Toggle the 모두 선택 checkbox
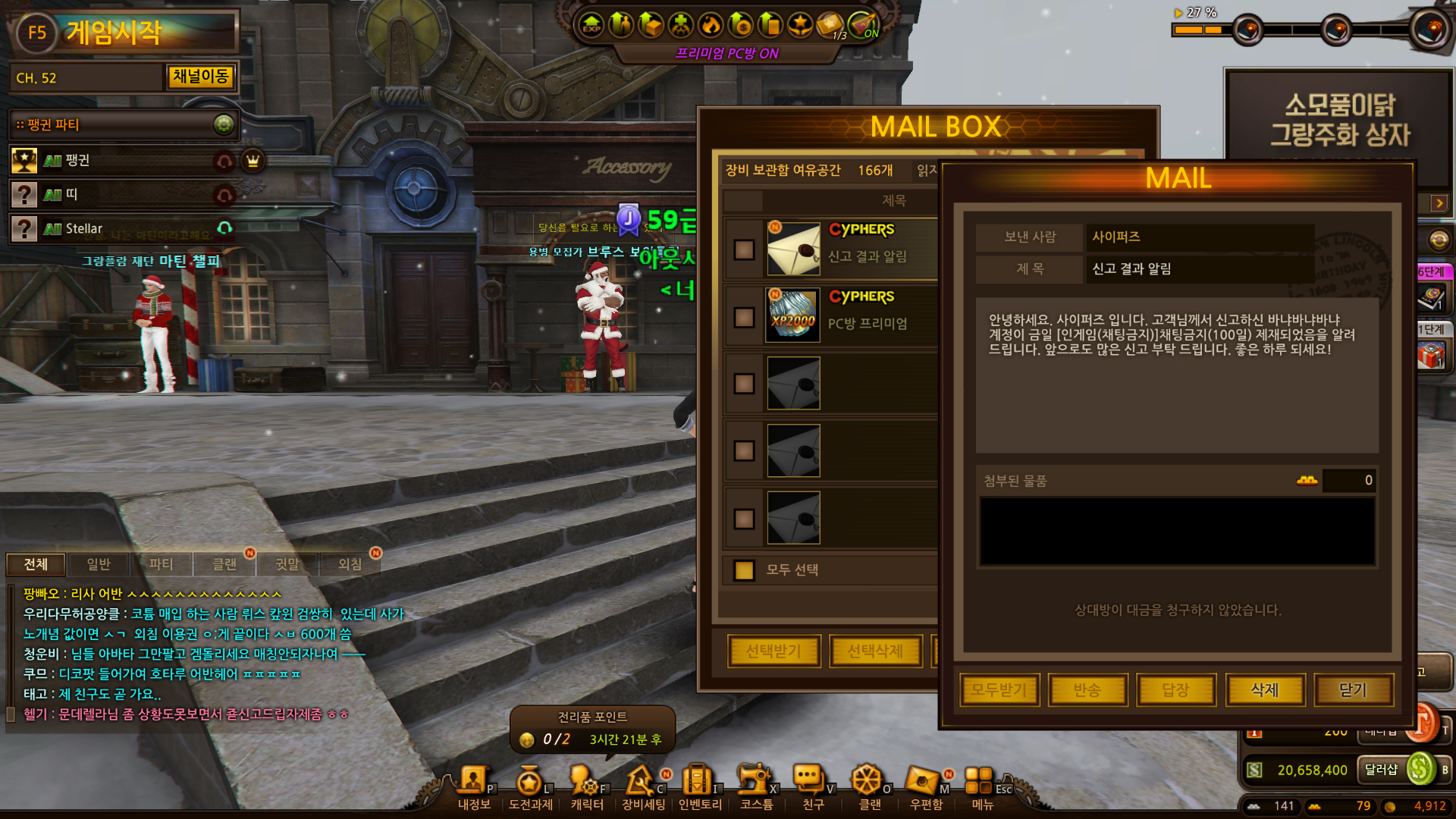 pos(744,570)
